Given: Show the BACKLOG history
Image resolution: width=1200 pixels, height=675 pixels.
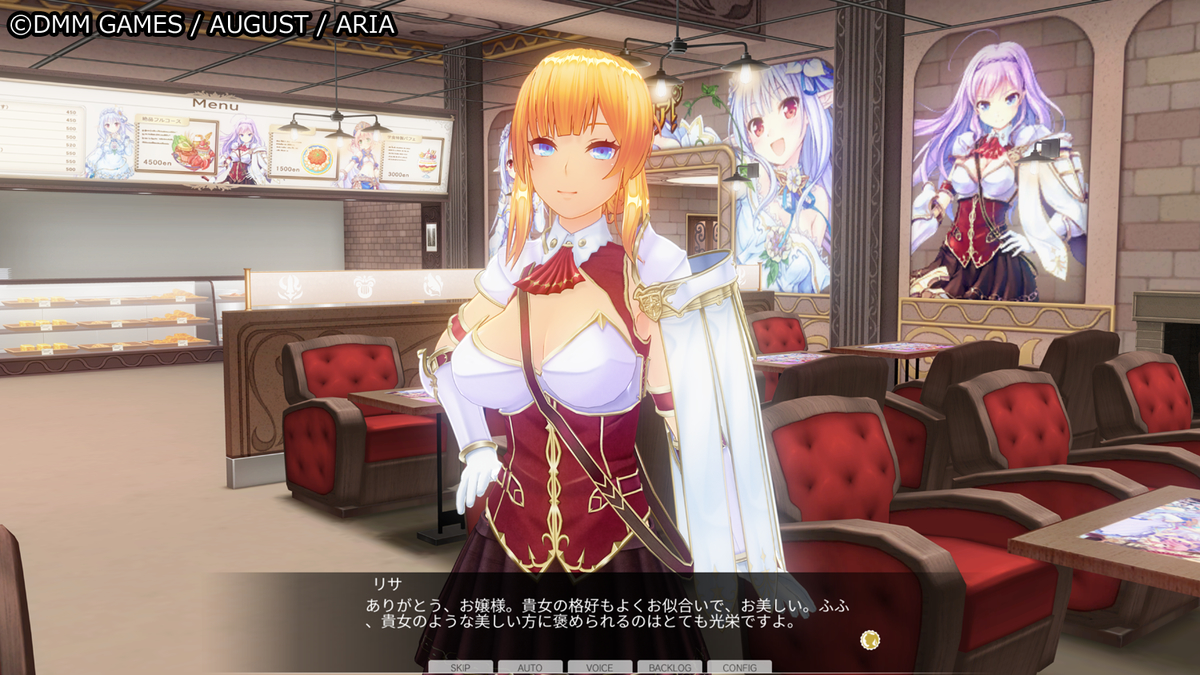Looking at the screenshot, I should click(x=670, y=667).
